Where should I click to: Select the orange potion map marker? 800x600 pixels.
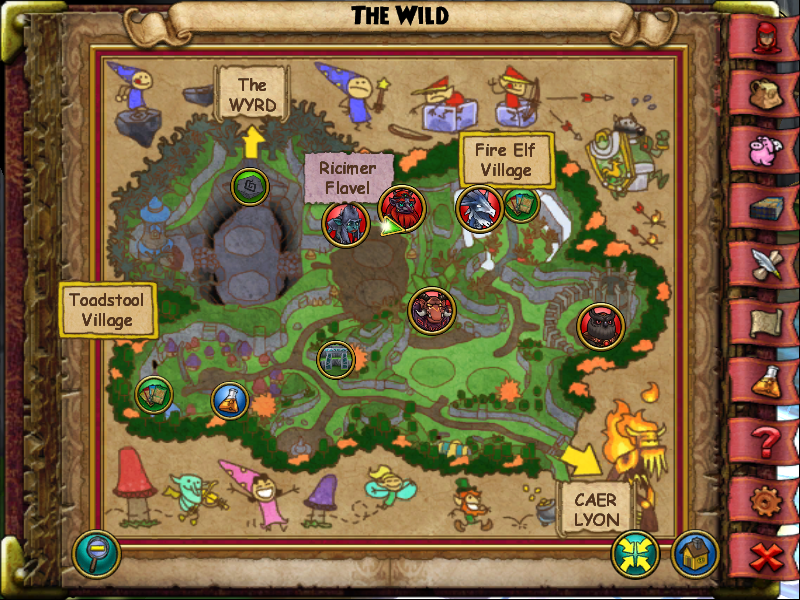(230, 401)
